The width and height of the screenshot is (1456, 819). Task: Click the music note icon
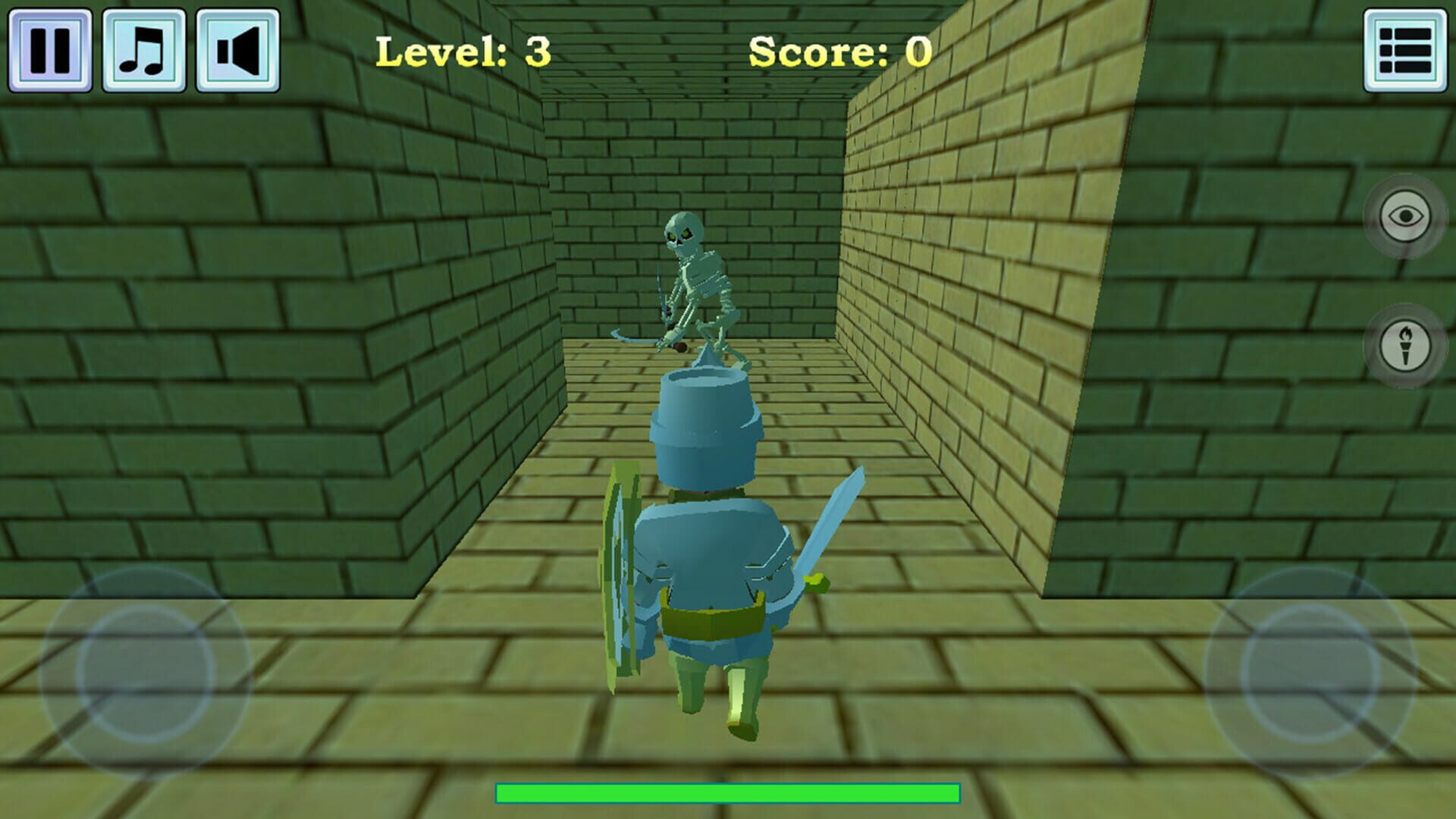pyautogui.click(x=142, y=47)
